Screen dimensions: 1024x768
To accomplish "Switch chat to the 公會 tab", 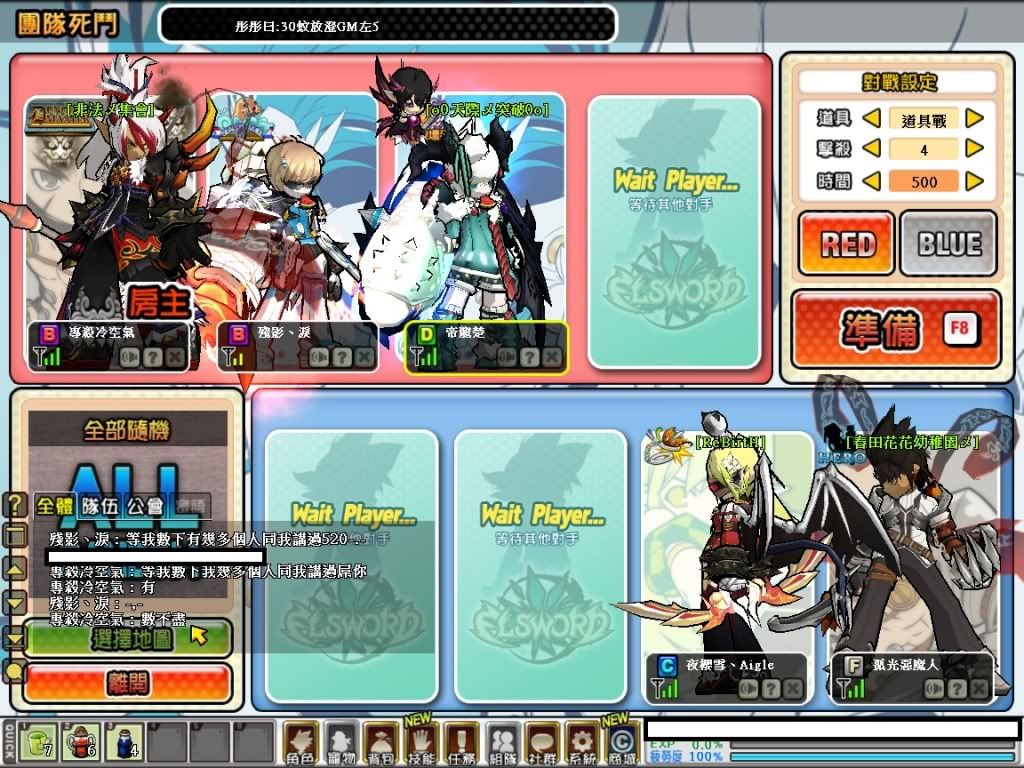I will [x=147, y=506].
